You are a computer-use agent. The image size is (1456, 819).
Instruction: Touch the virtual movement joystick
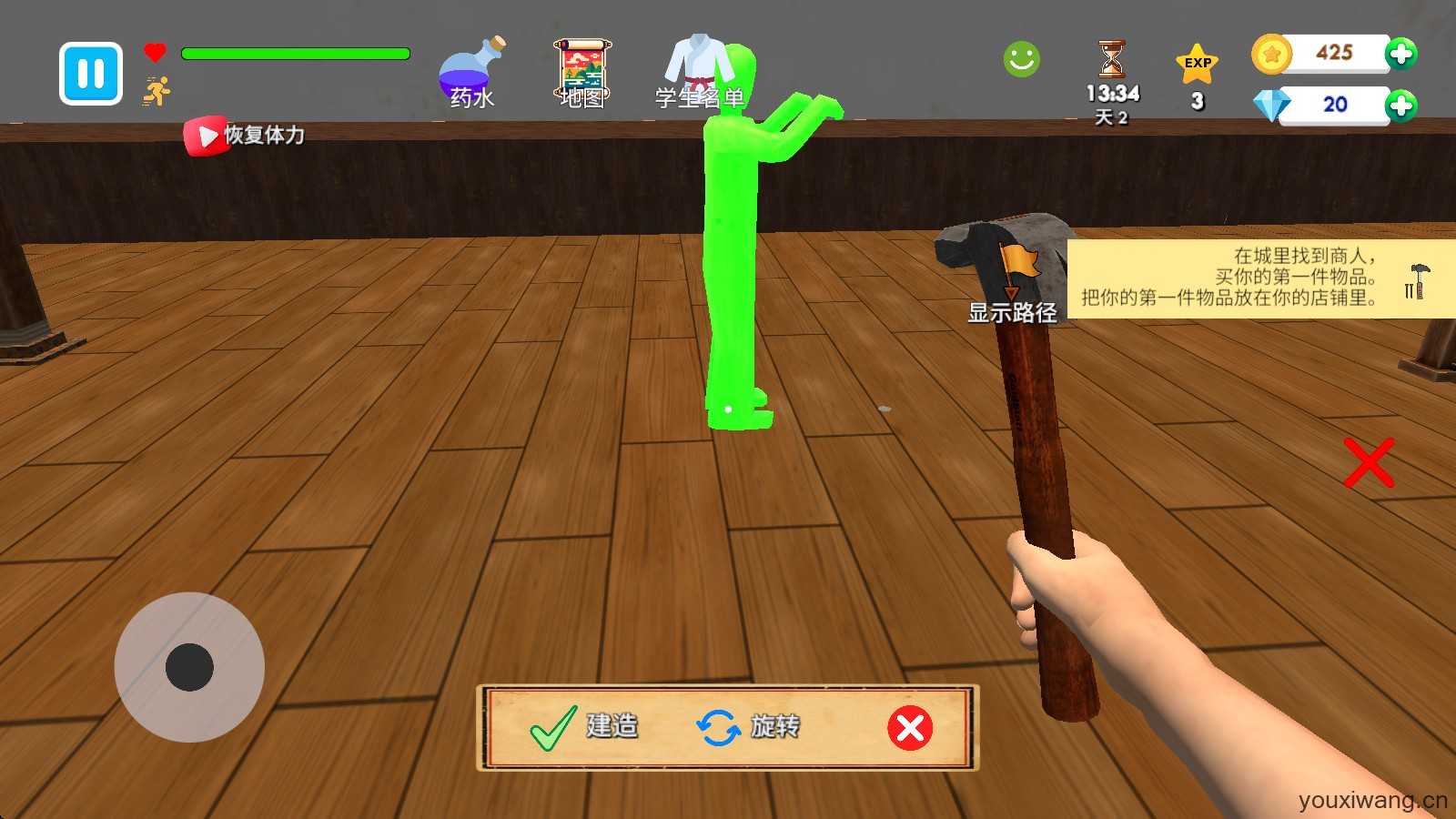click(x=189, y=667)
